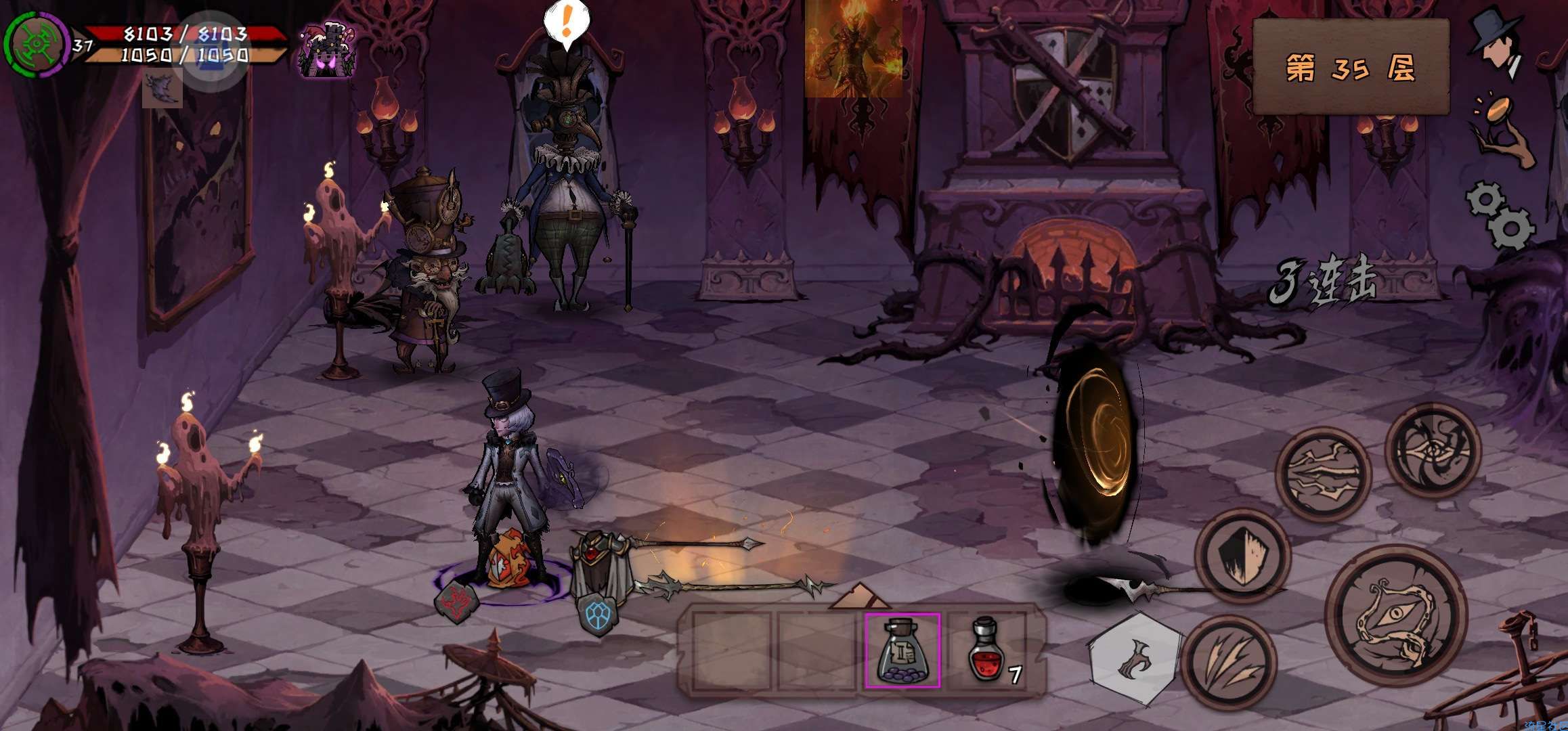Open the green player portrait emblem
Image resolution: width=1568 pixels, height=731 pixels.
point(36,44)
